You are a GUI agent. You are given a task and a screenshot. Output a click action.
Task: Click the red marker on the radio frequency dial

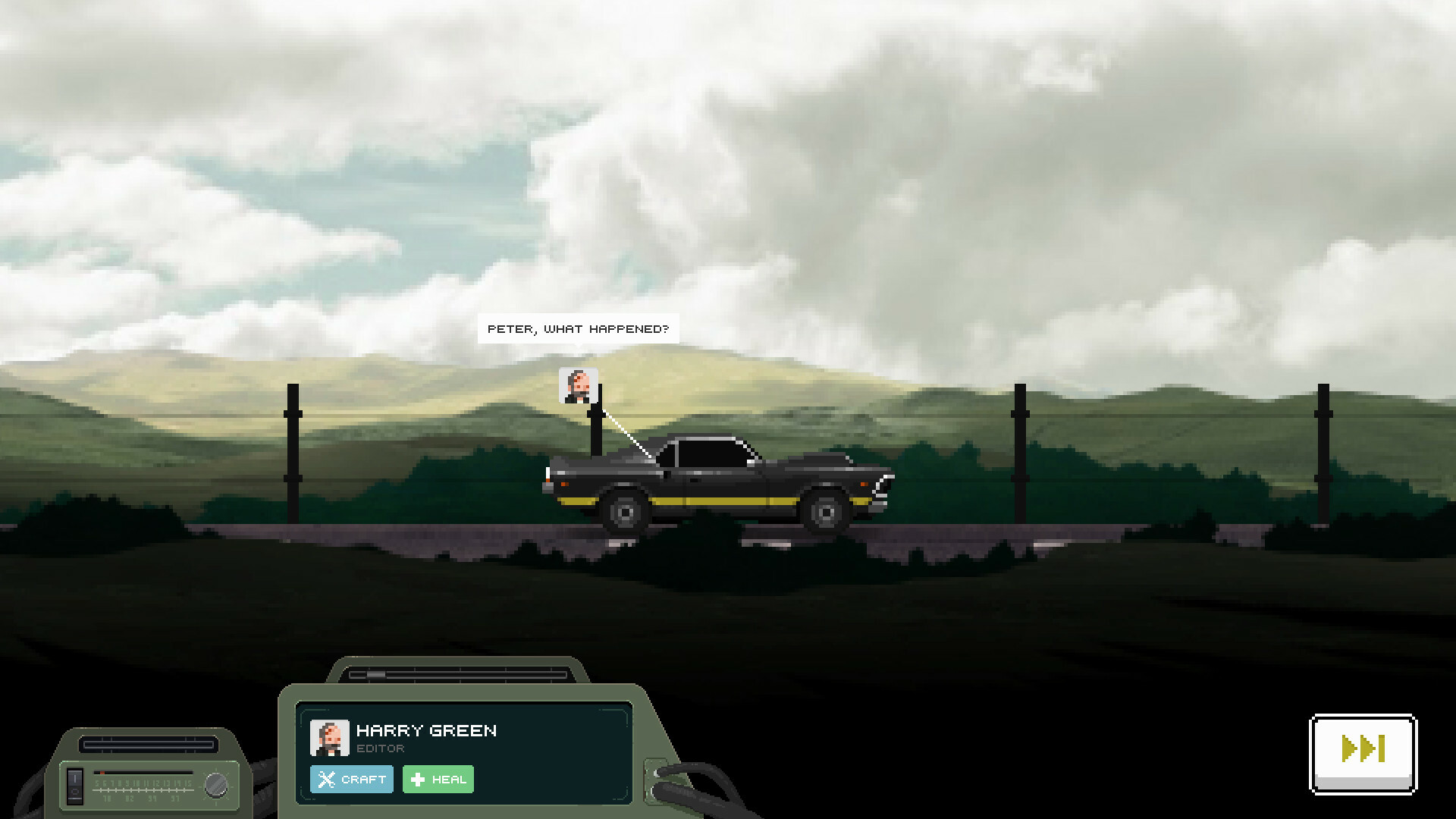click(102, 773)
